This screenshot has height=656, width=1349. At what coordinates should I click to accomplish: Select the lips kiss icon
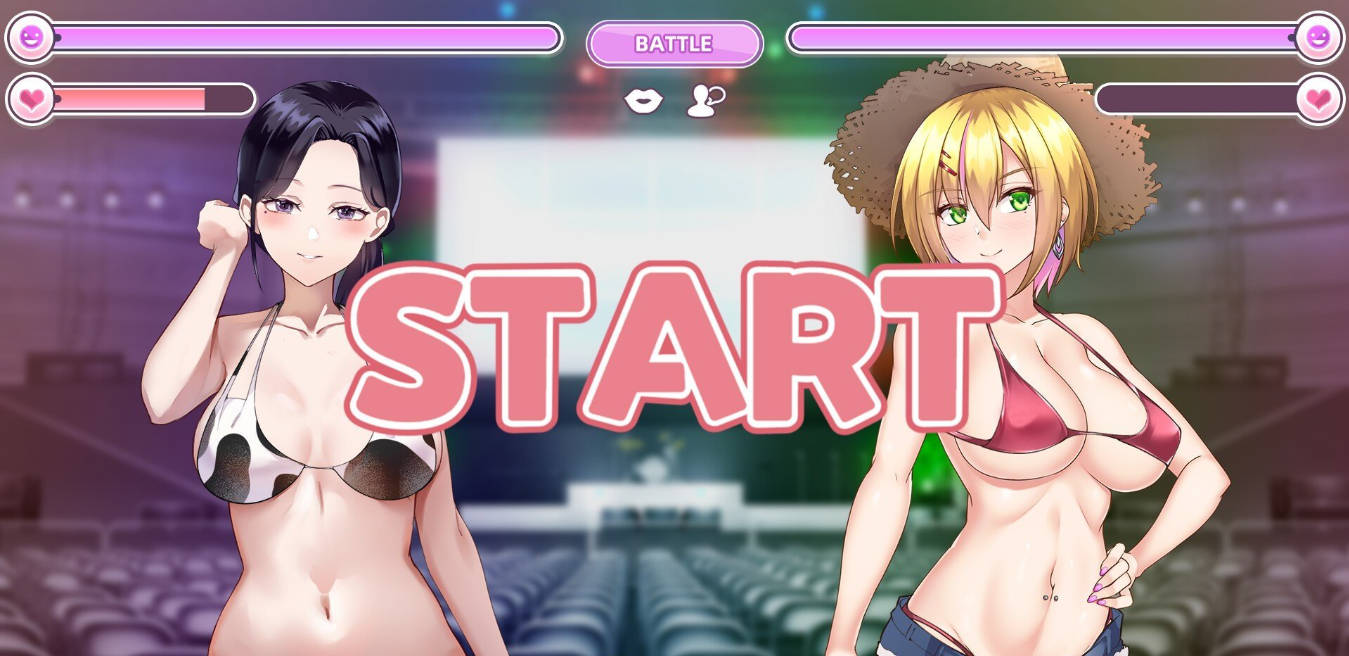(x=641, y=100)
